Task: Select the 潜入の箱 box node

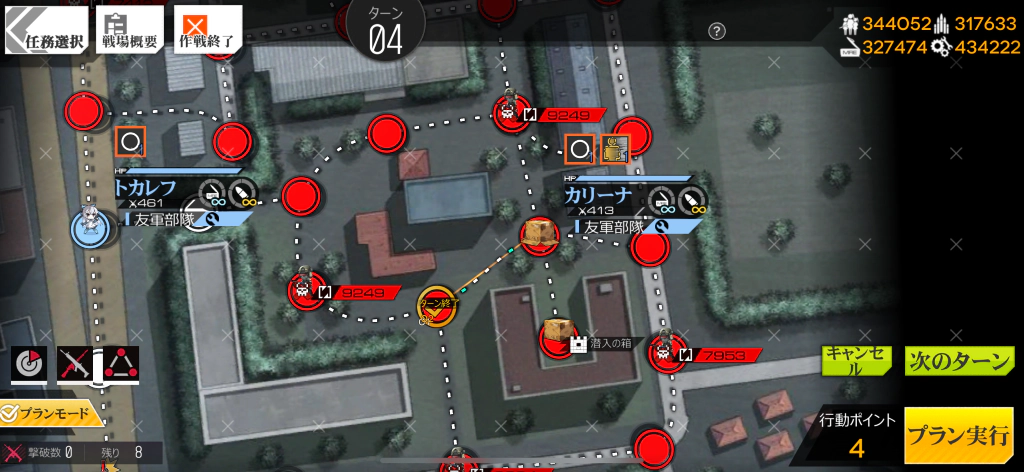Action: (x=559, y=337)
